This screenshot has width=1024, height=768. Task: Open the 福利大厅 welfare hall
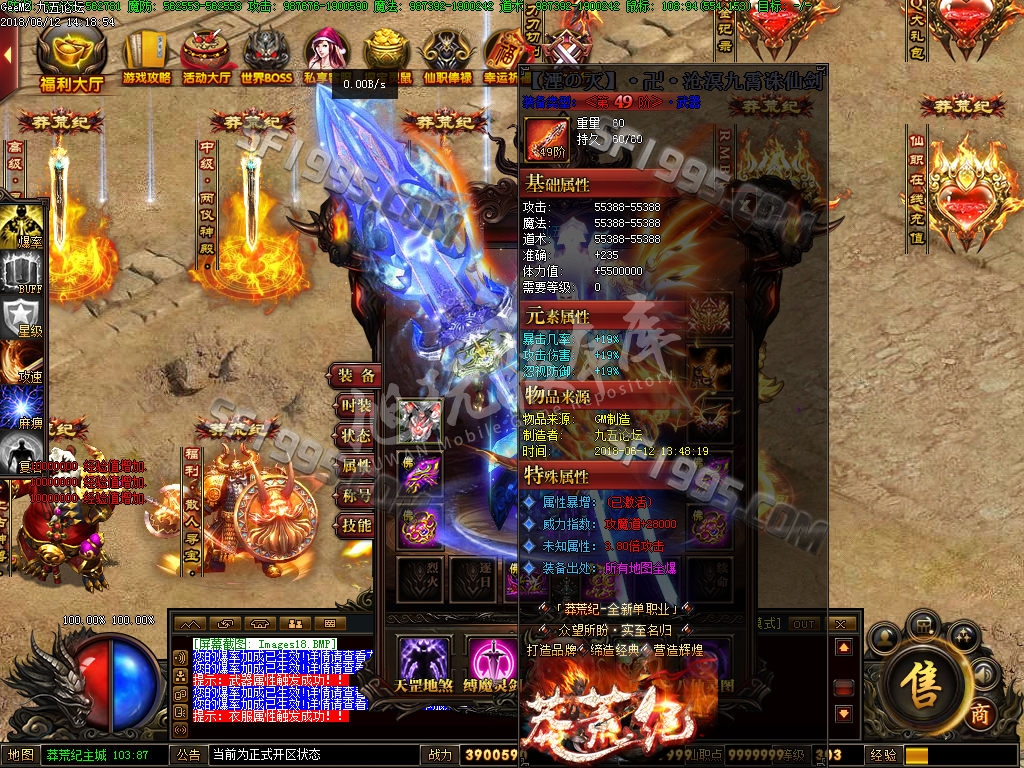(71, 58)
